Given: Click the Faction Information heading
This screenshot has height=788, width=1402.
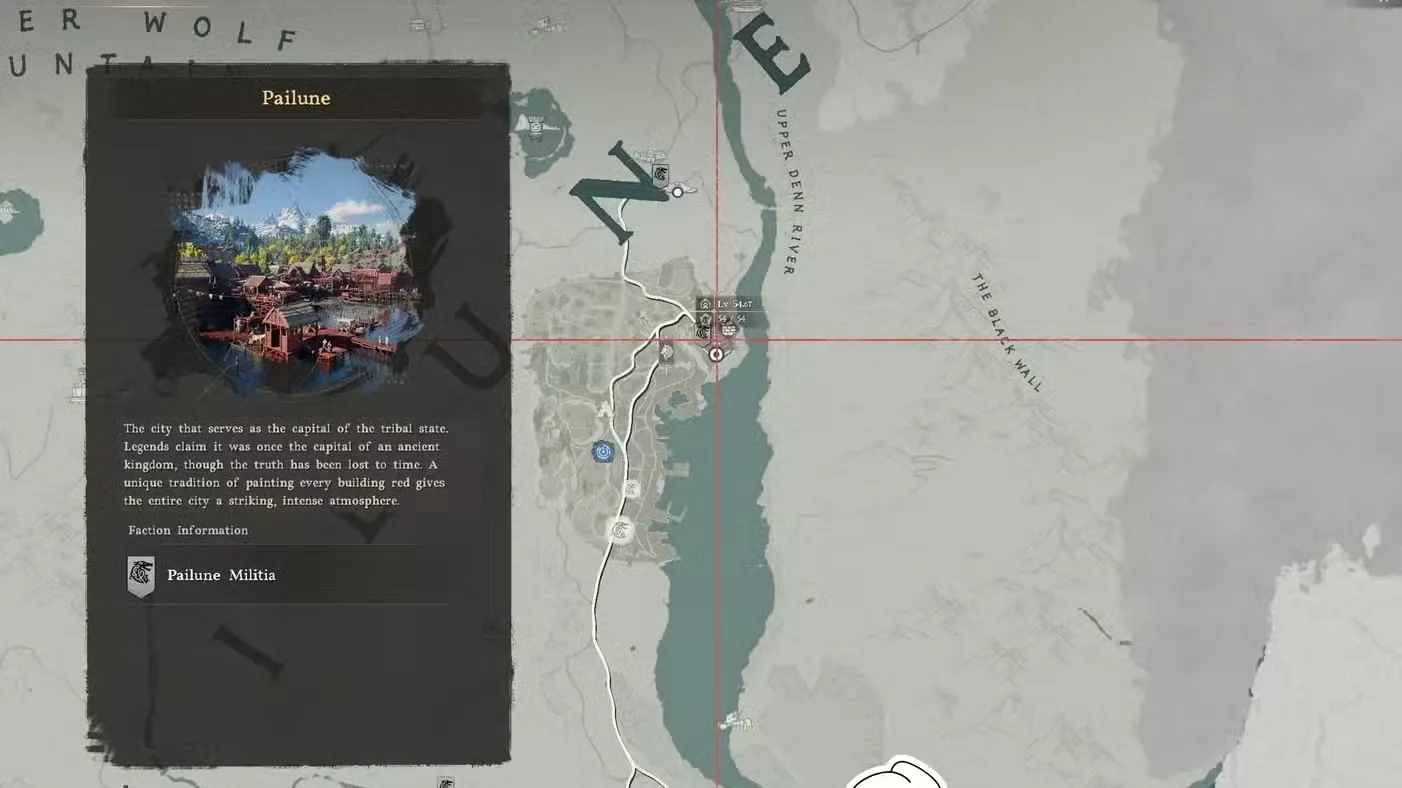Looking at the screenshot, I should [188, 530].
